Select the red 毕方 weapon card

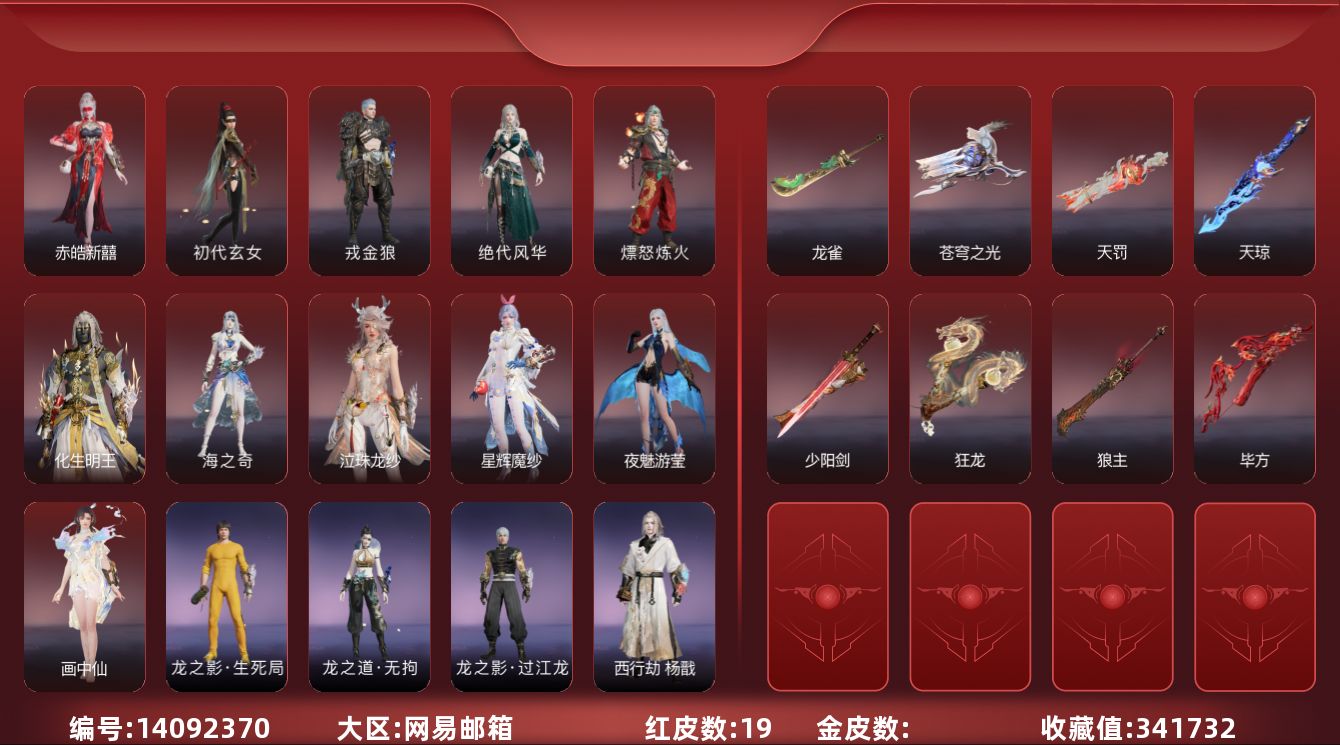click(x=1254, y=388)
